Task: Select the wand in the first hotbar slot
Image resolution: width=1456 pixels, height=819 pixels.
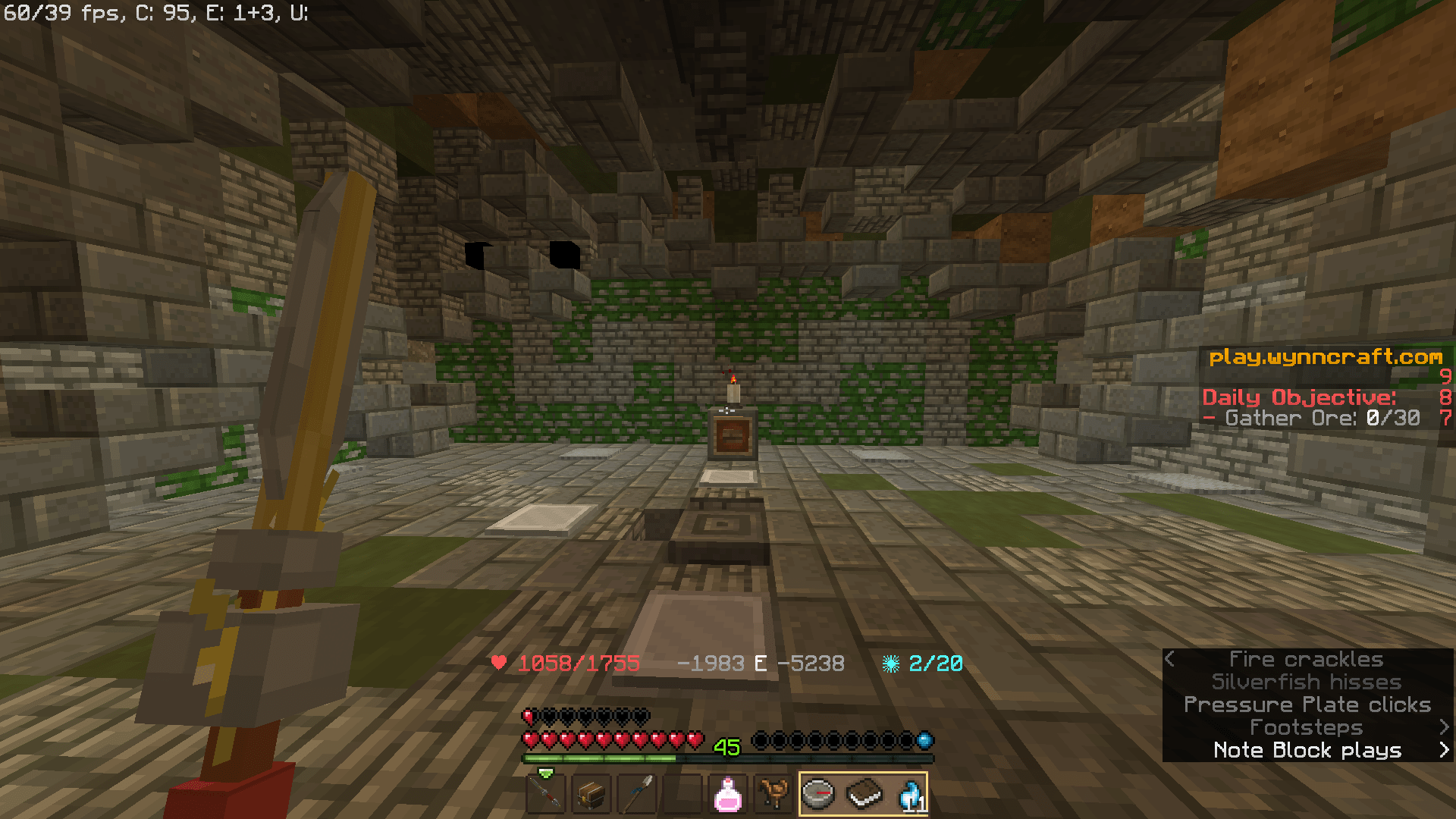Action: pos(545,794)
